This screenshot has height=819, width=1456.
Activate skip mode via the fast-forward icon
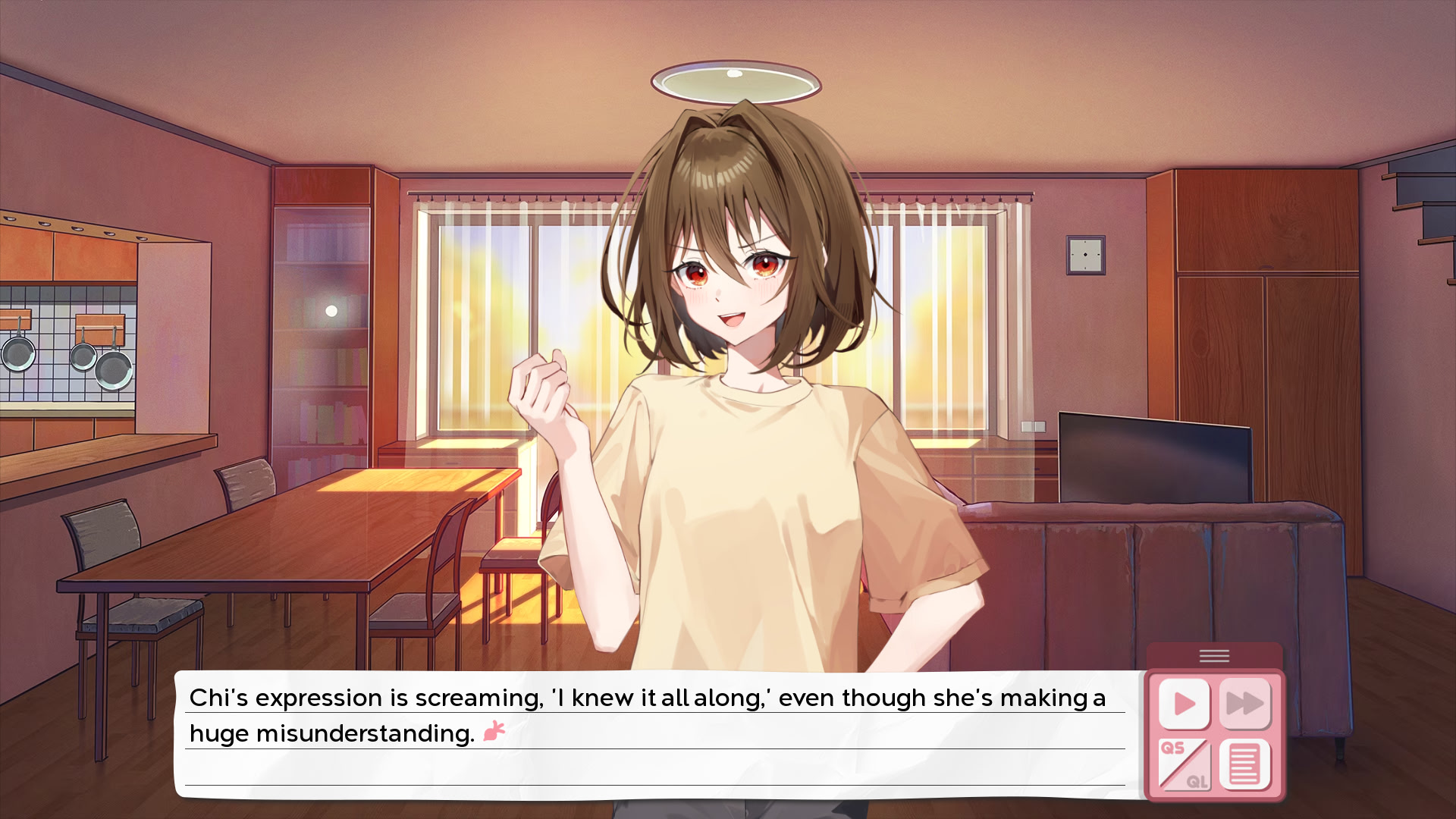click(1244, 702)
